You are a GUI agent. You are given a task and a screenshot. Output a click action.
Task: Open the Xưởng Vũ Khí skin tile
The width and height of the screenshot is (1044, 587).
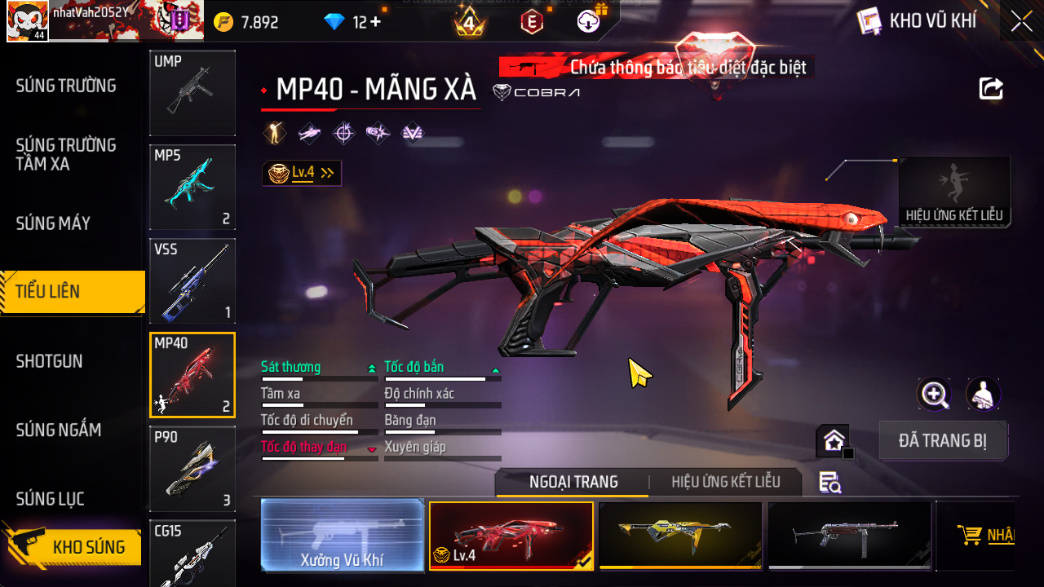pyautogui.click(x=342, y=536)
